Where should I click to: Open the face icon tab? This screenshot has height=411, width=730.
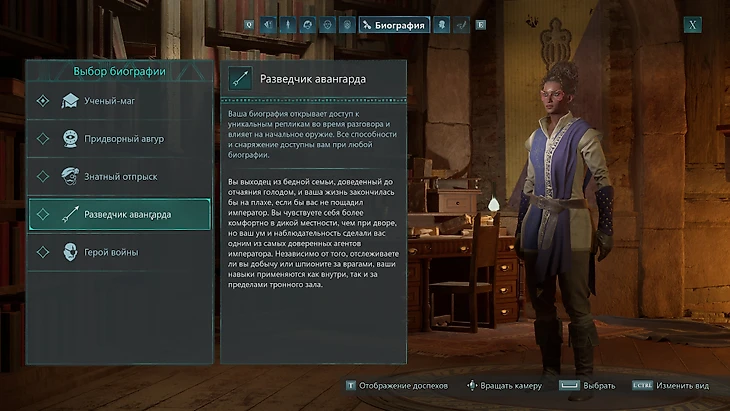[x=327, y=25]
